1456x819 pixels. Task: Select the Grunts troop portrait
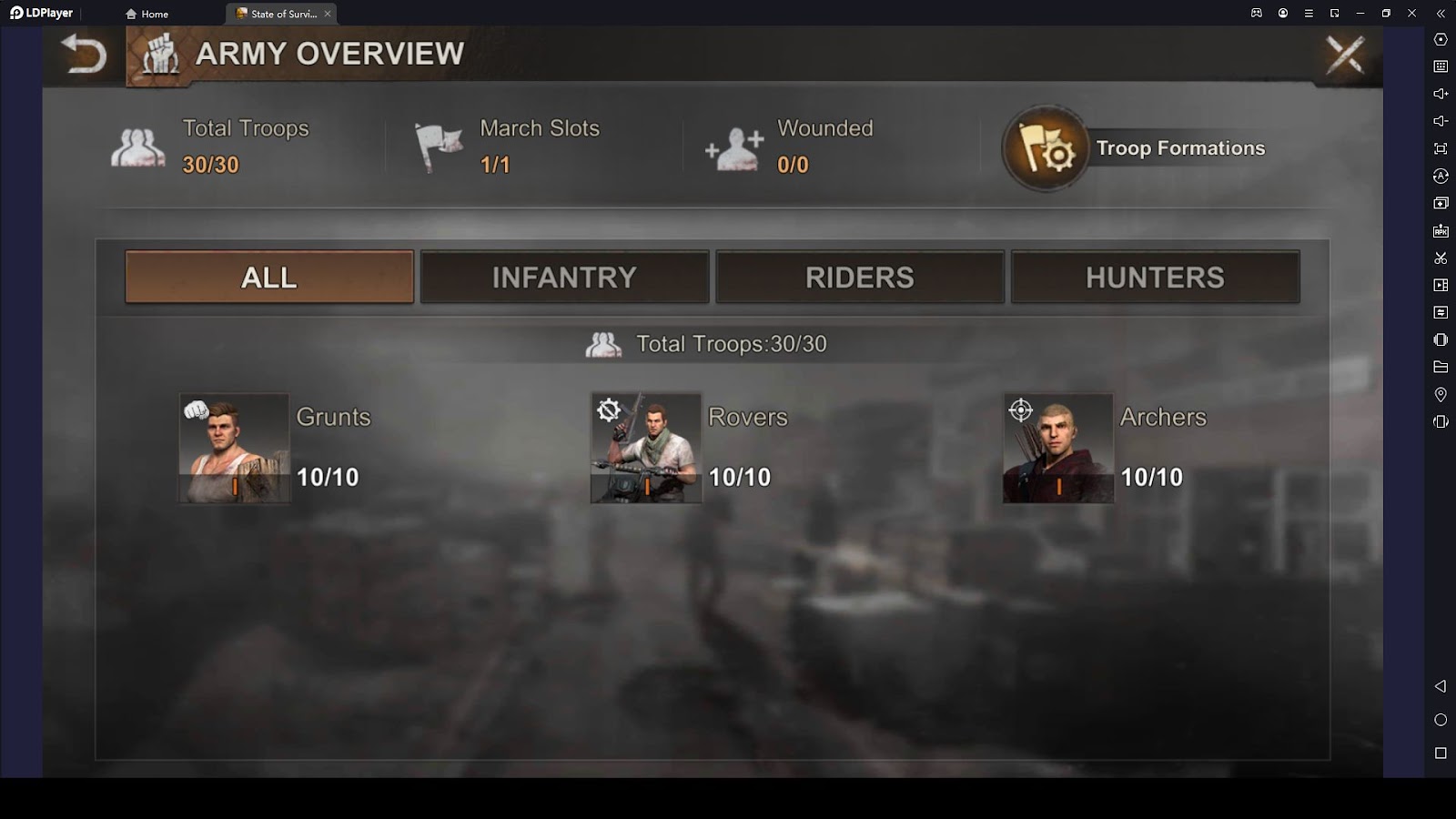(234, 448)
